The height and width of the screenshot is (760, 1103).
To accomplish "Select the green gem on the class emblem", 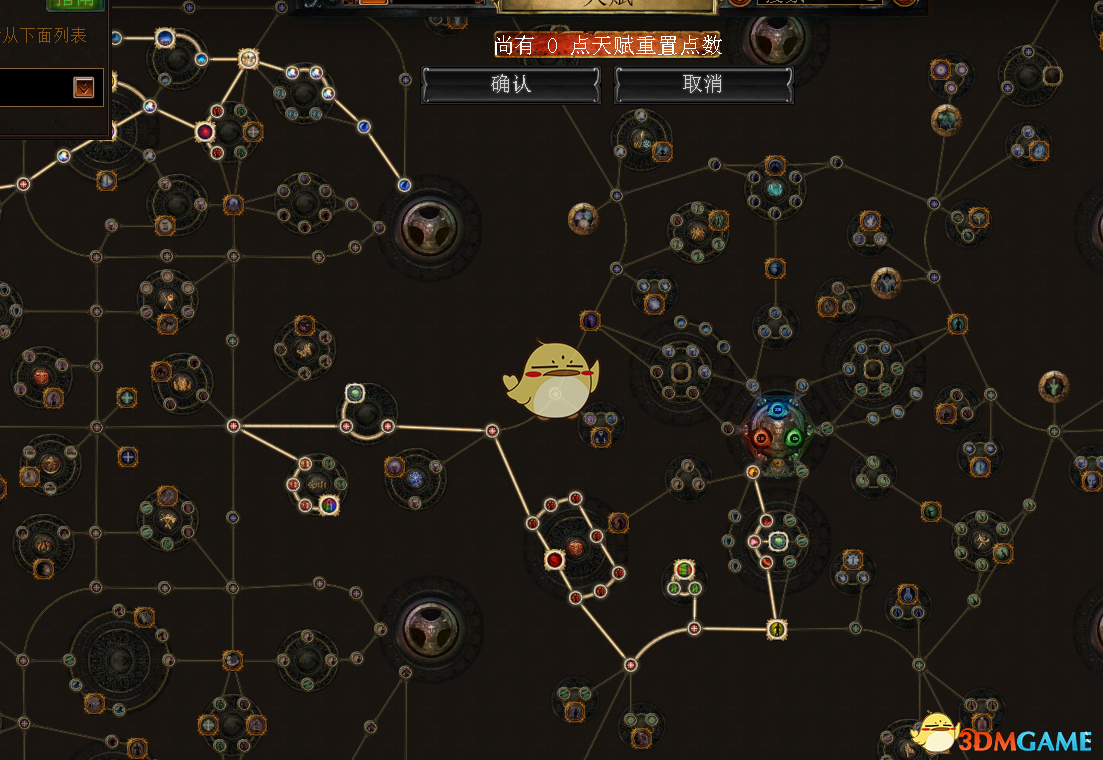I will tap(794, 437).
